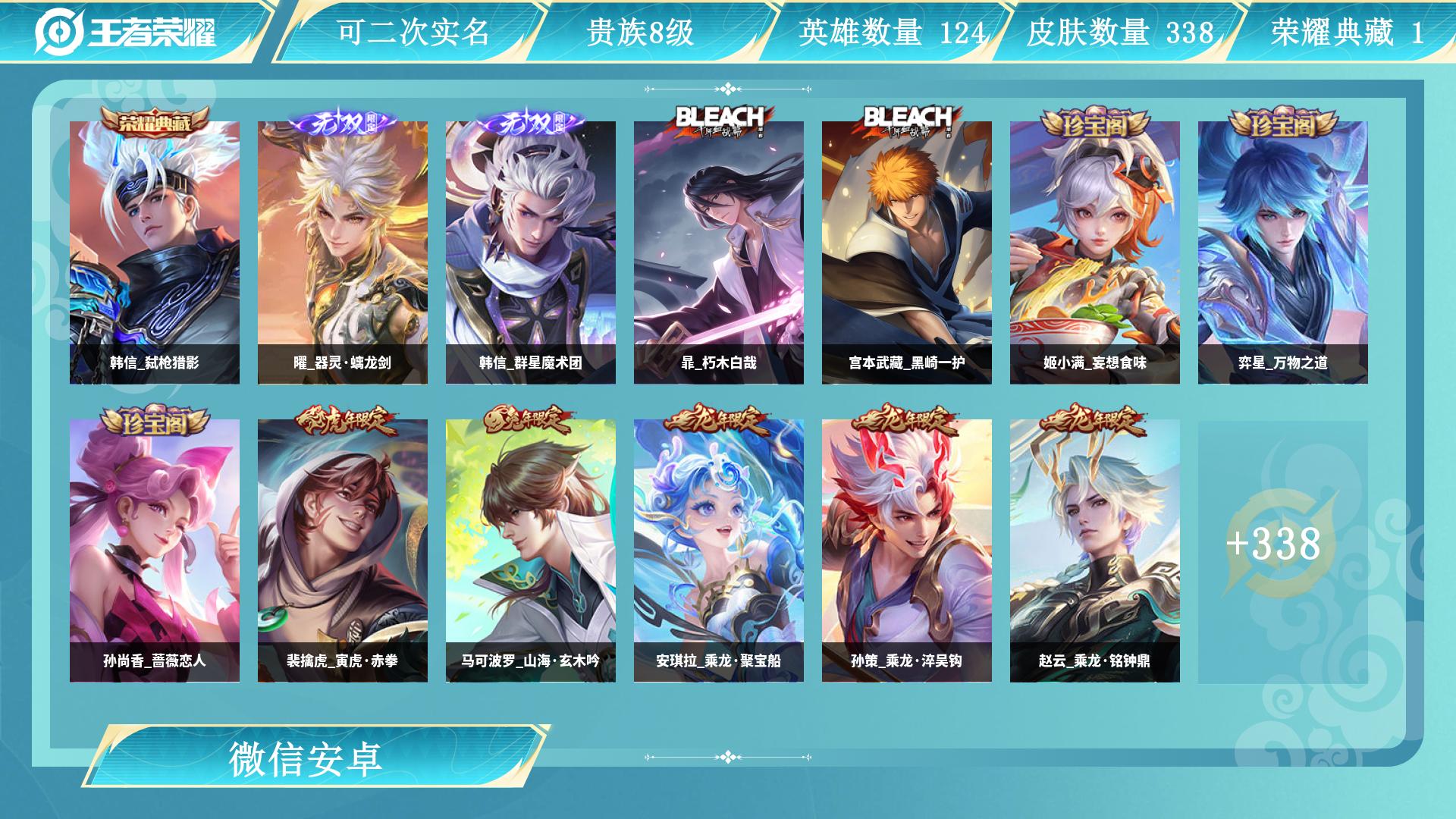Select the 朽木白哉 BLEACH skin card
This screenshot has width=1456, height=819.
(719, 253)
